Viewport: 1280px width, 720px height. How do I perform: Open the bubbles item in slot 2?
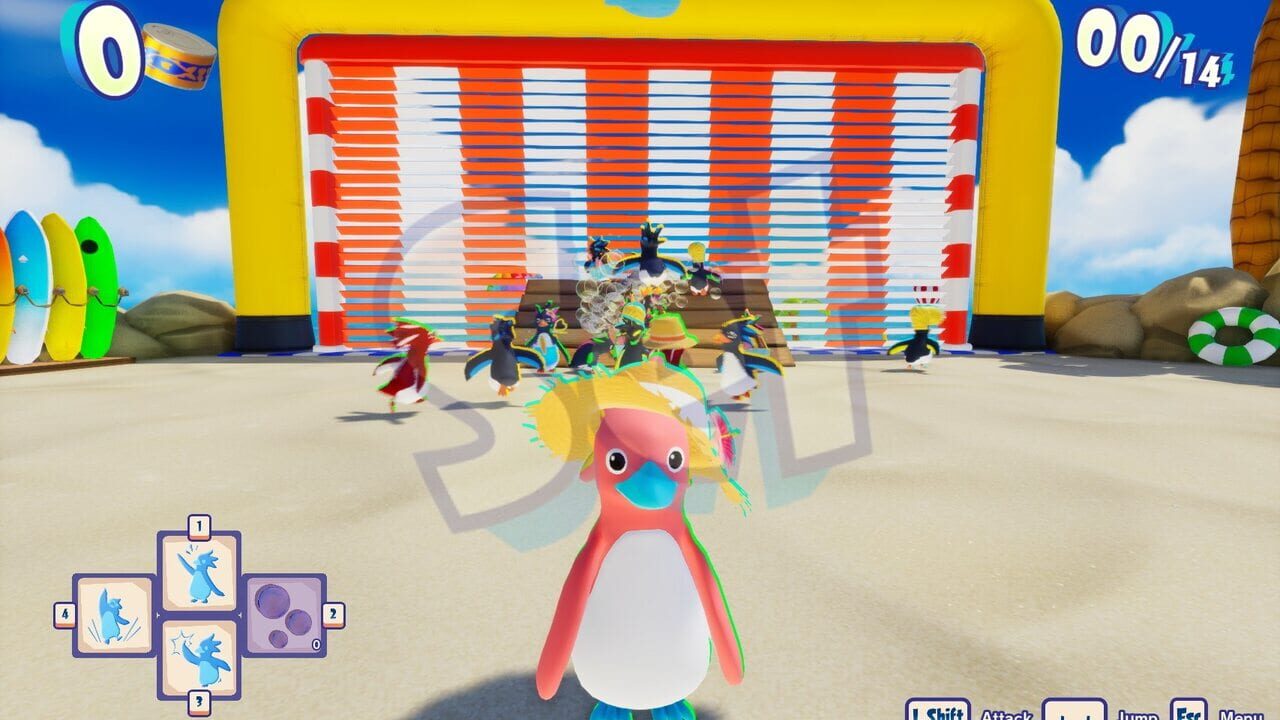282,616
